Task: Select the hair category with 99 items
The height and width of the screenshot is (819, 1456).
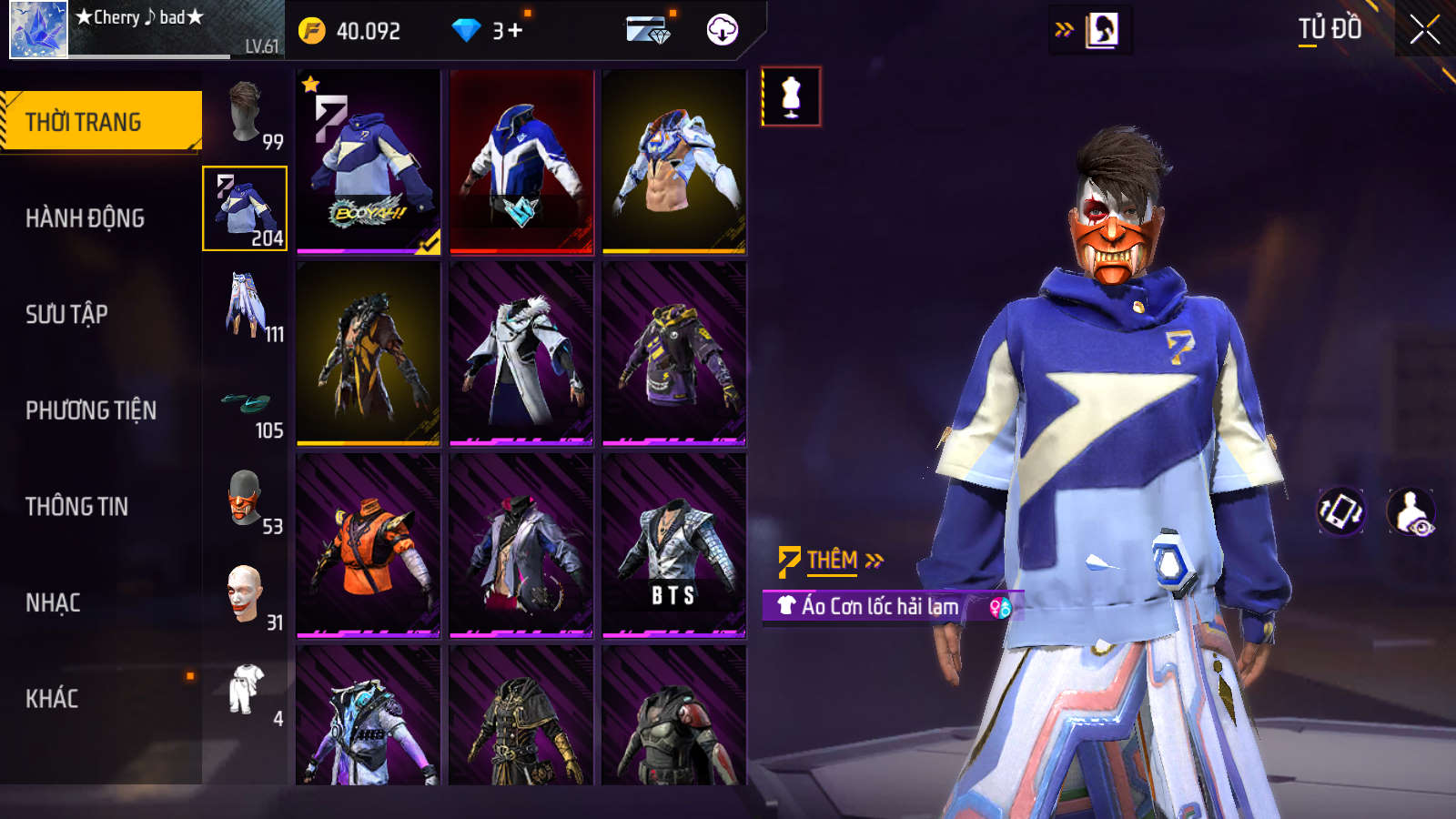Action: pyautogui.click(x=246, y=113)
